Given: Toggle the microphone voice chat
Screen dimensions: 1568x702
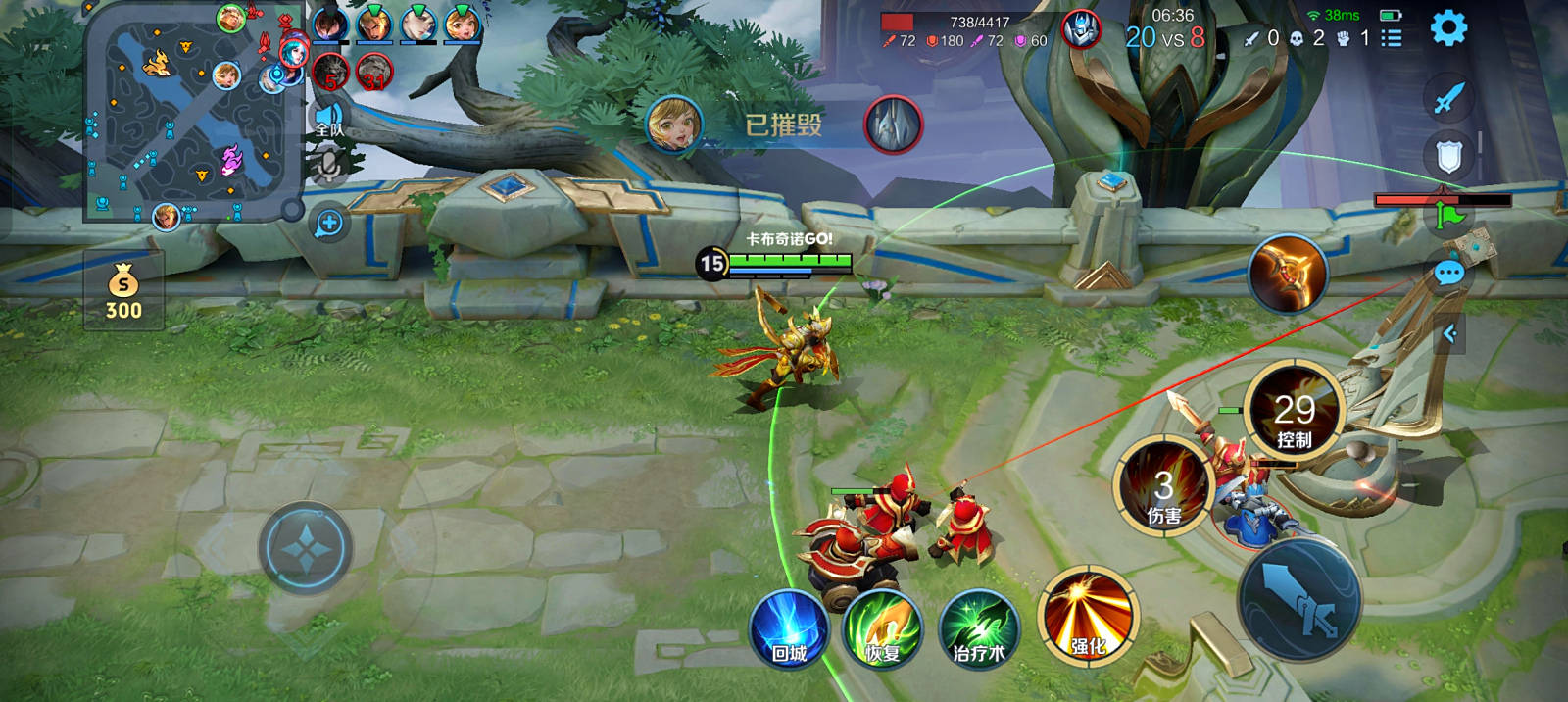Looking at the screenshot, I should (328, 165).
